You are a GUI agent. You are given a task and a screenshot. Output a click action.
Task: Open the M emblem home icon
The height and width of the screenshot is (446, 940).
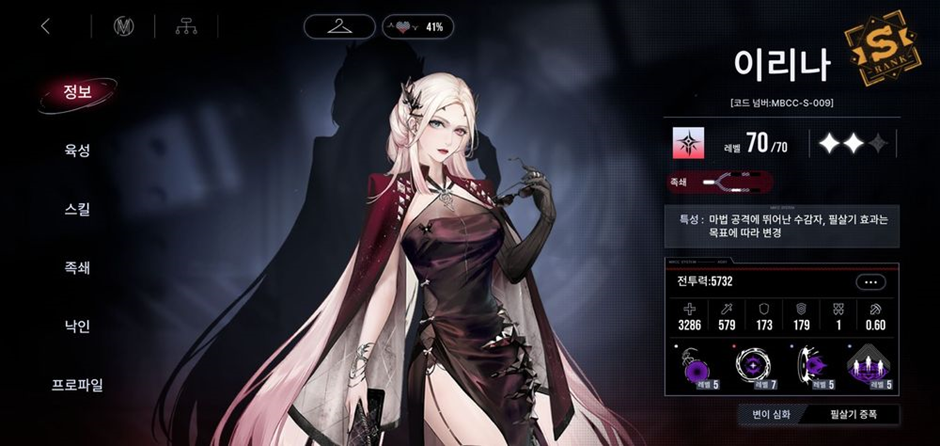click(x=125, y=27)
